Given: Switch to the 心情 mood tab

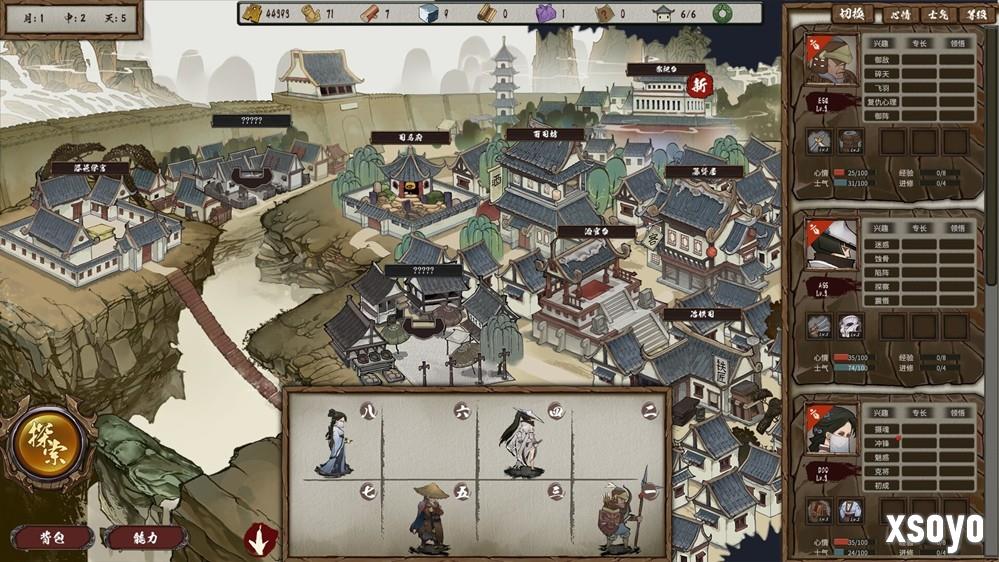Looking at the screenshot, I should tap(899, 14).
